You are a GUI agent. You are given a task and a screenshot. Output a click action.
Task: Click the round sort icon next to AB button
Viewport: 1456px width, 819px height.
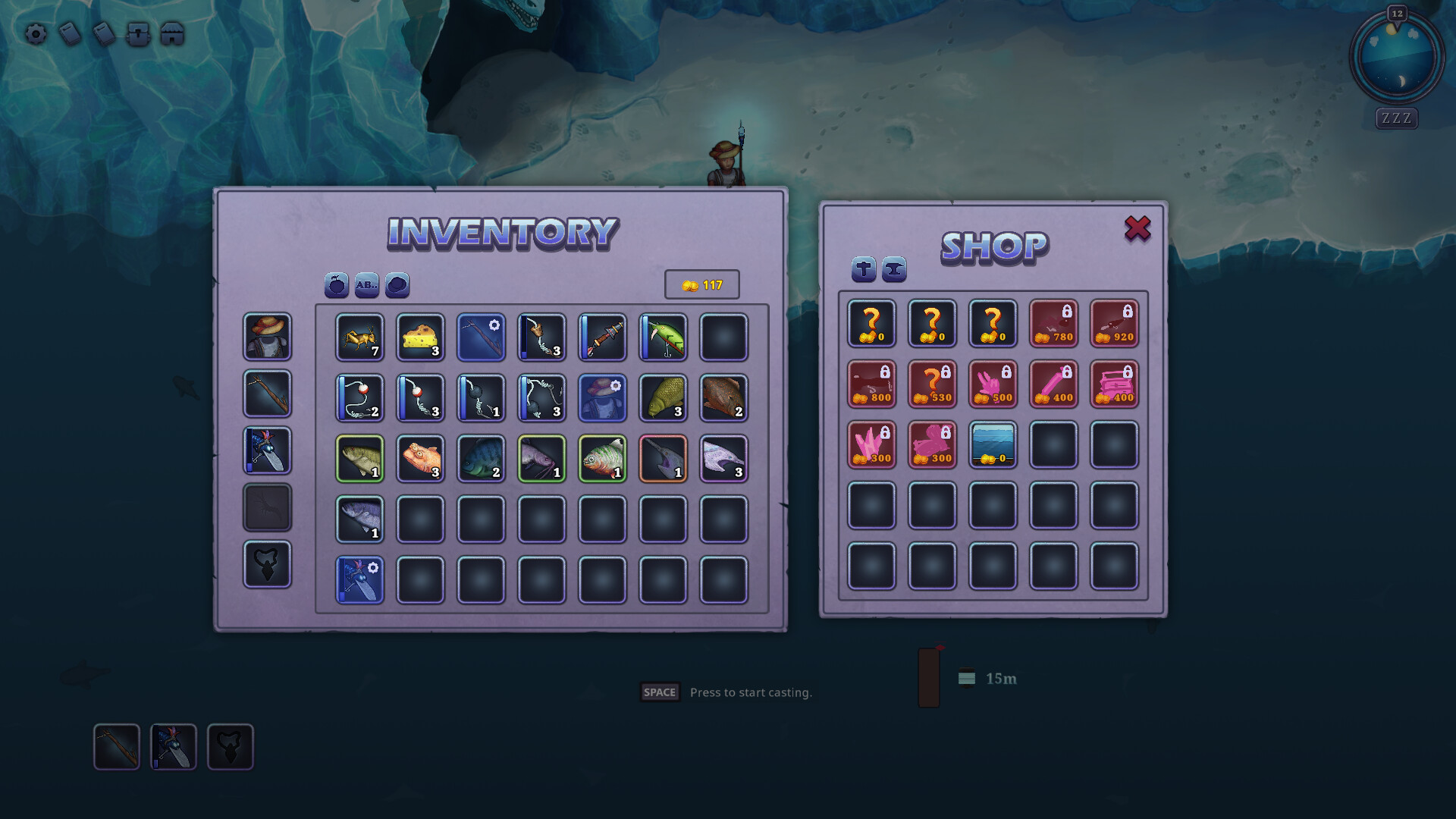[397, 286]
